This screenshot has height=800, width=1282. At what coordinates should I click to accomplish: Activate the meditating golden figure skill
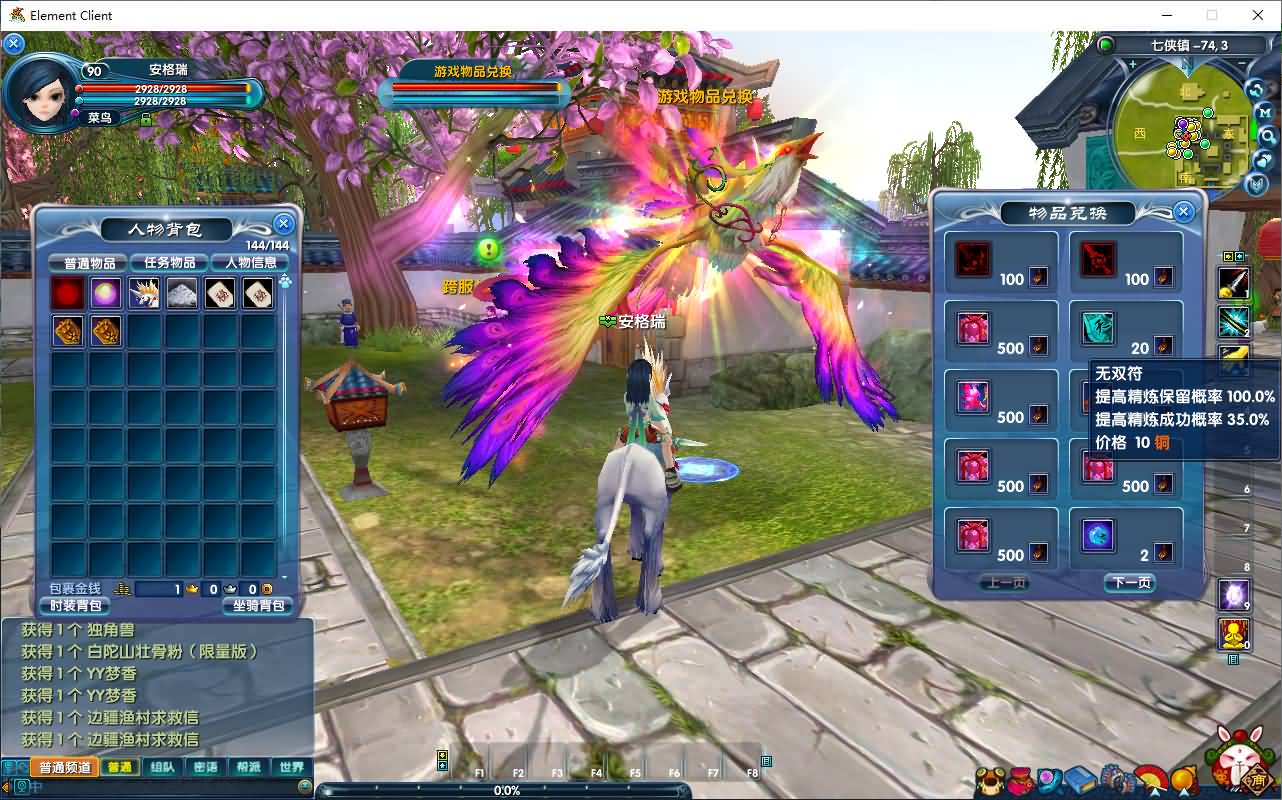click(1233, 634)
